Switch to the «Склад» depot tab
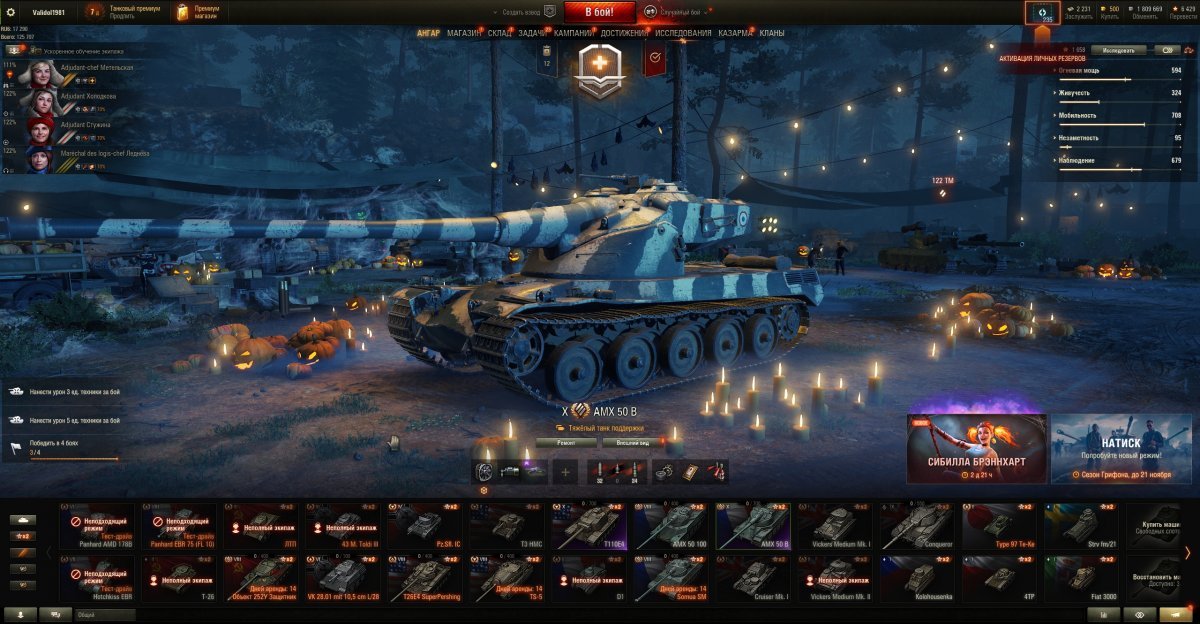The height and width of the screenshot is (624, 1200). [x=500, y=33]
